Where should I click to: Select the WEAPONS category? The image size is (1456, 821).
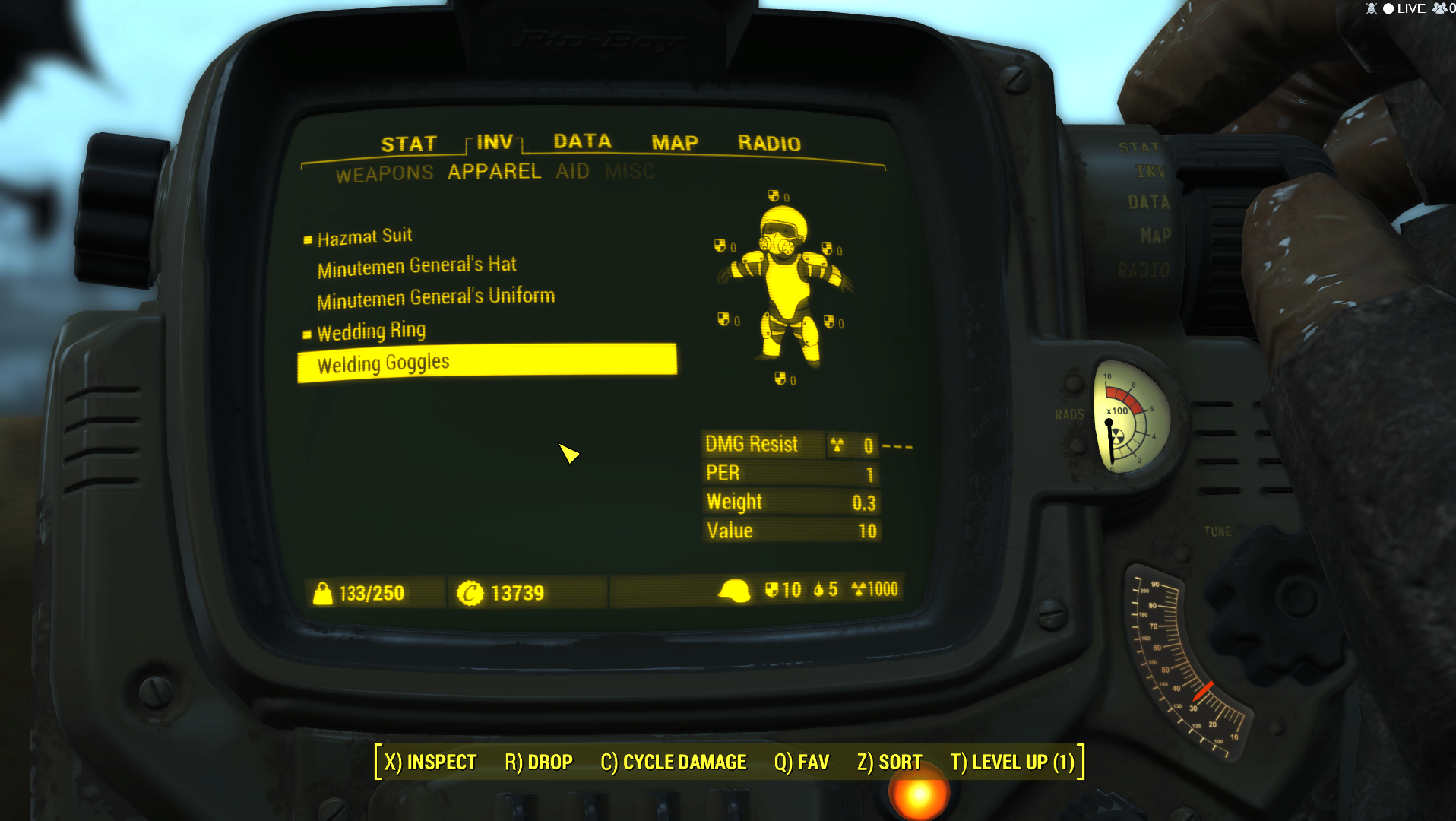386,172
